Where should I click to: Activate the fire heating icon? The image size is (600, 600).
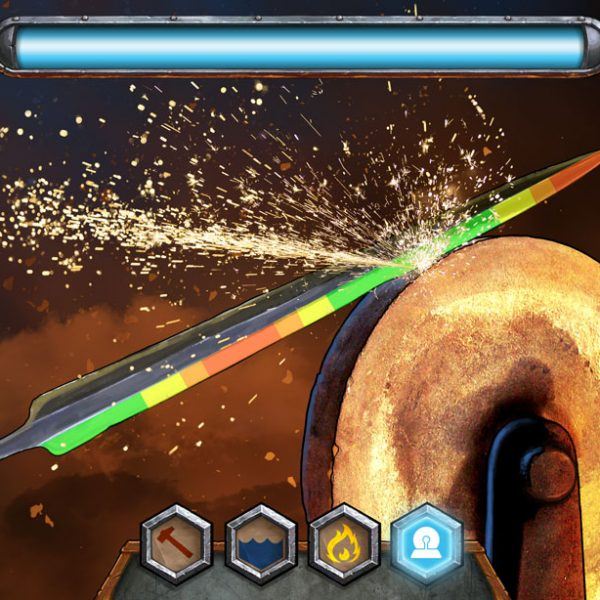(x=344, y=544)
